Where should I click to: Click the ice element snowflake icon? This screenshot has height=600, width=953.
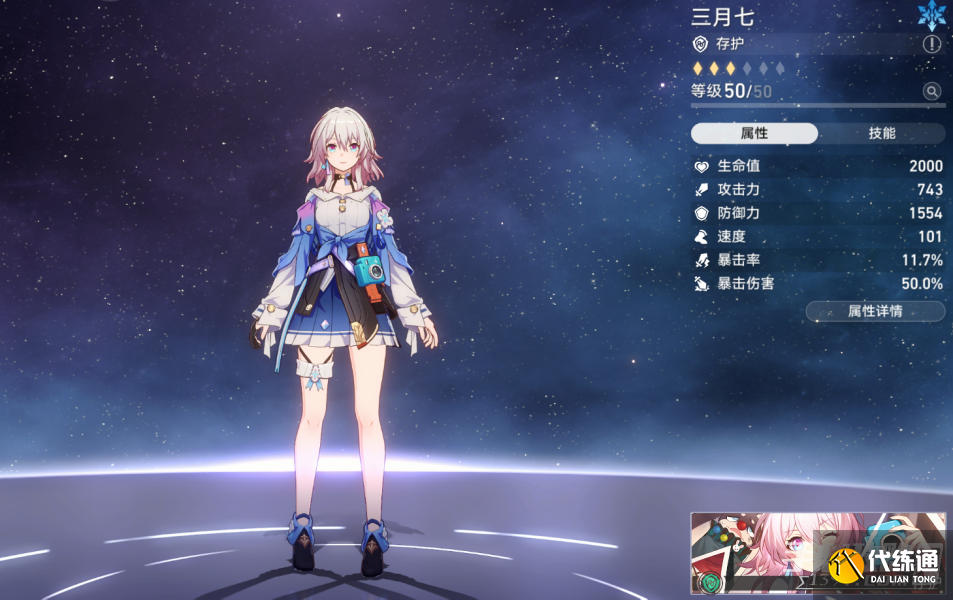click(x=932, y=14)
